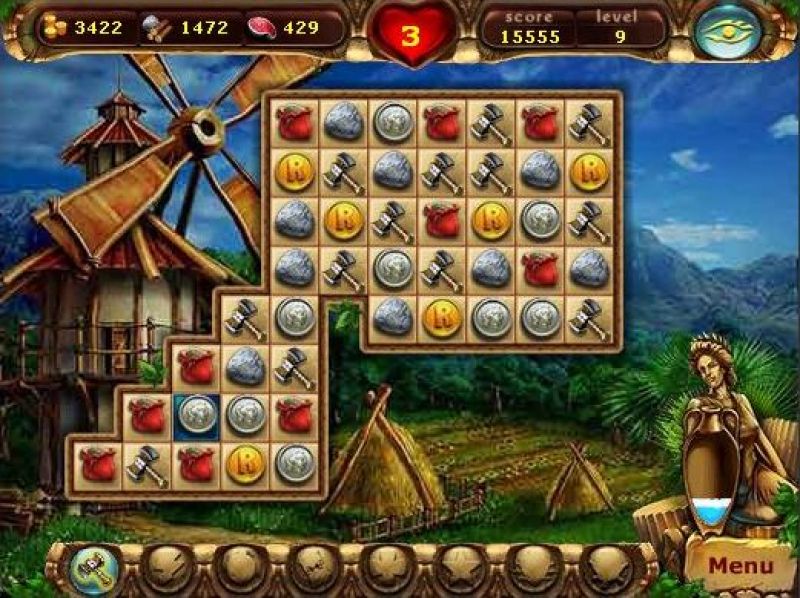Pick the gold coin tile in the board's bottom row
The width and height of the screenshot is (800, 598).
(245, 464)
